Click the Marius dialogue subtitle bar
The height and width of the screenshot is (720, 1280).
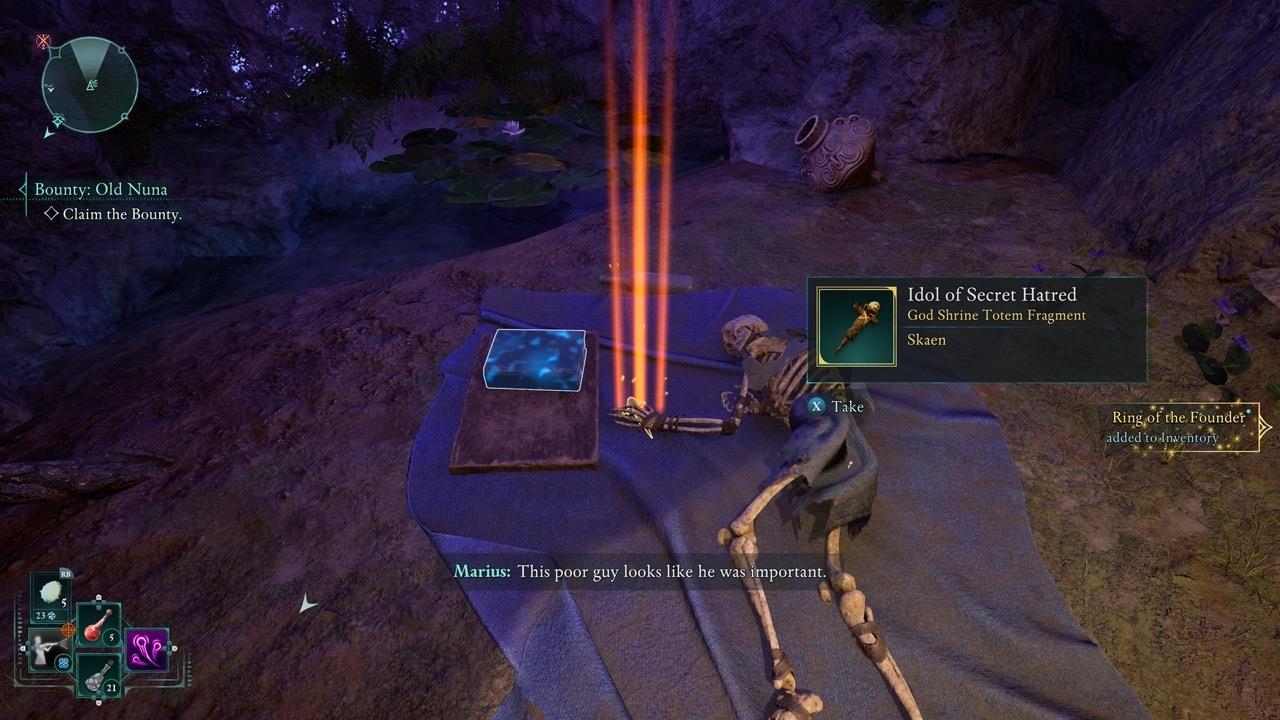tap(640, 570)
